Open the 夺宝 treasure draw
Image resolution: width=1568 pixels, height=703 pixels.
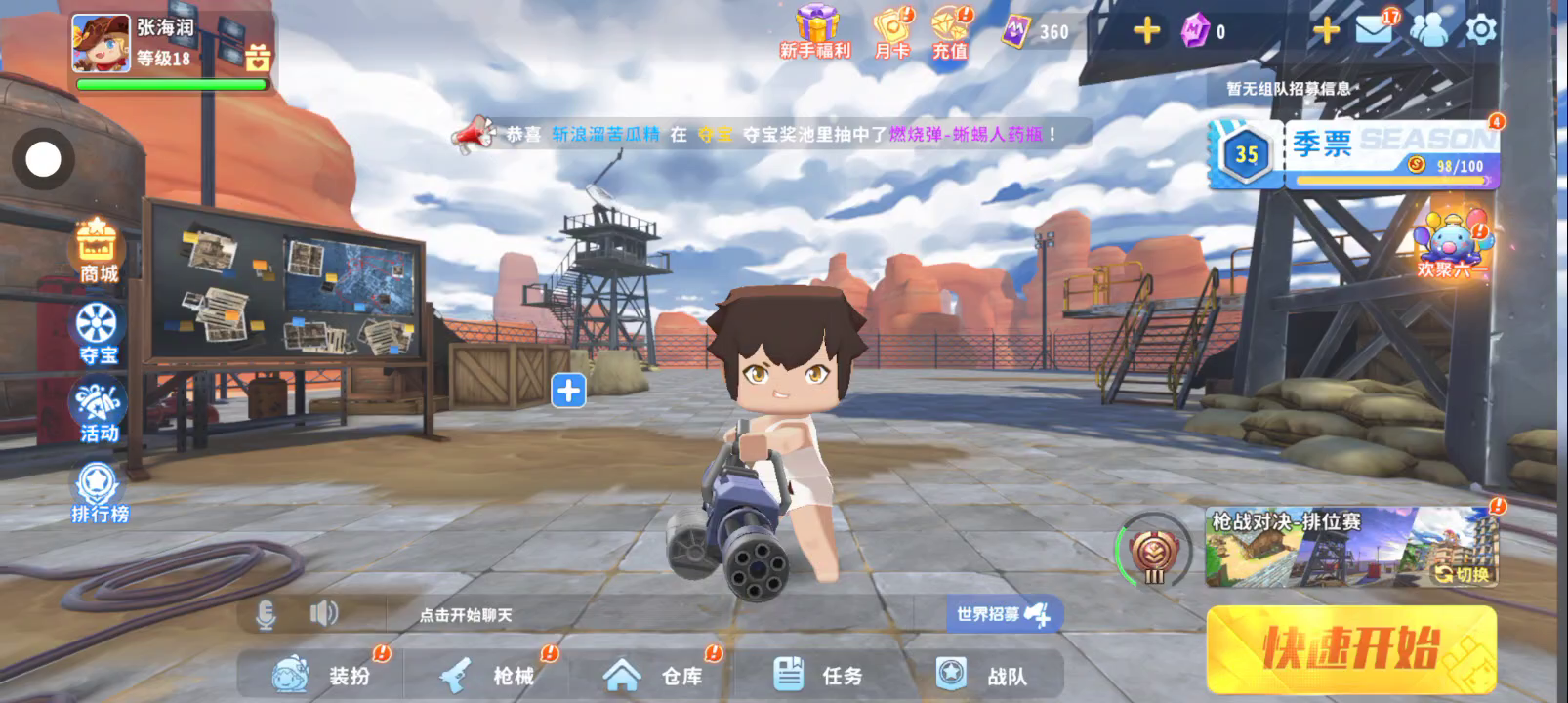(x=98, y=333)
